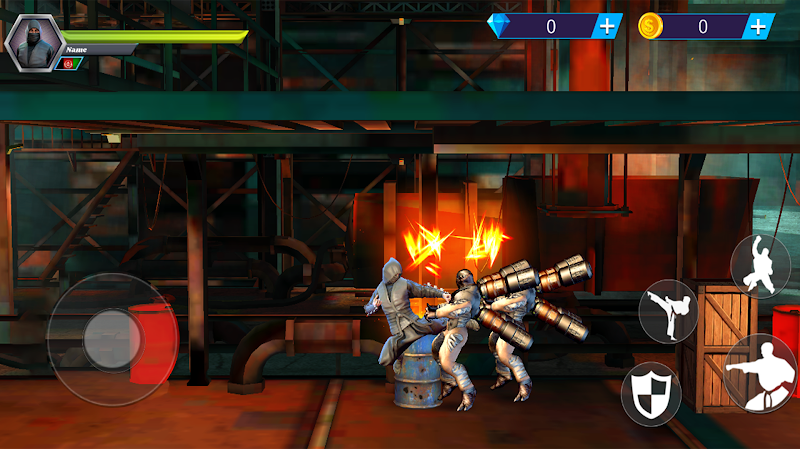
Task: Perform the high kick attack
Action: pos(668,311)
